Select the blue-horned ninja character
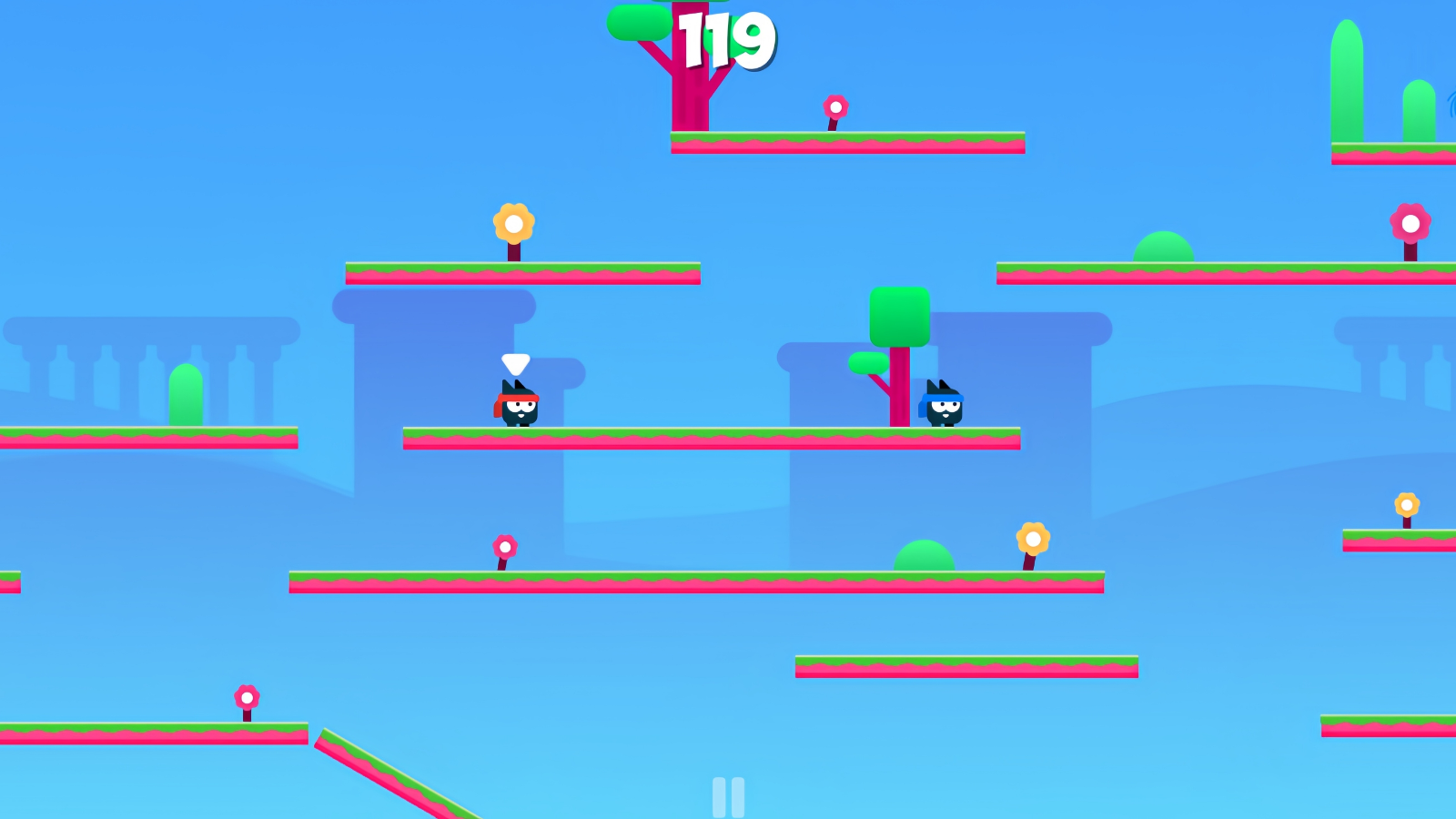Viewport: 1456px width, 819px height. [944, 405]
